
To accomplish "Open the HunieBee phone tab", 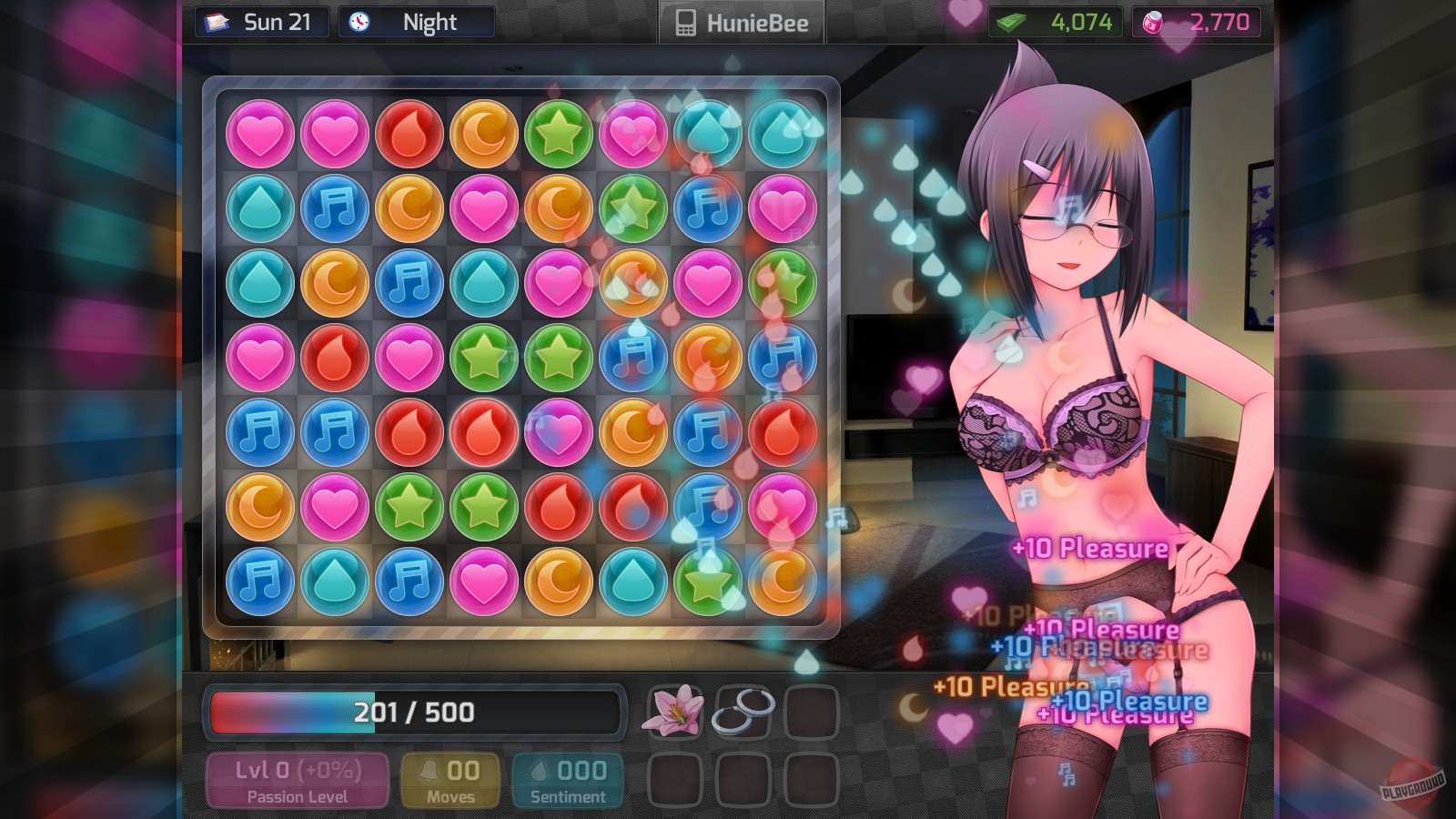I will pos(740,23).
